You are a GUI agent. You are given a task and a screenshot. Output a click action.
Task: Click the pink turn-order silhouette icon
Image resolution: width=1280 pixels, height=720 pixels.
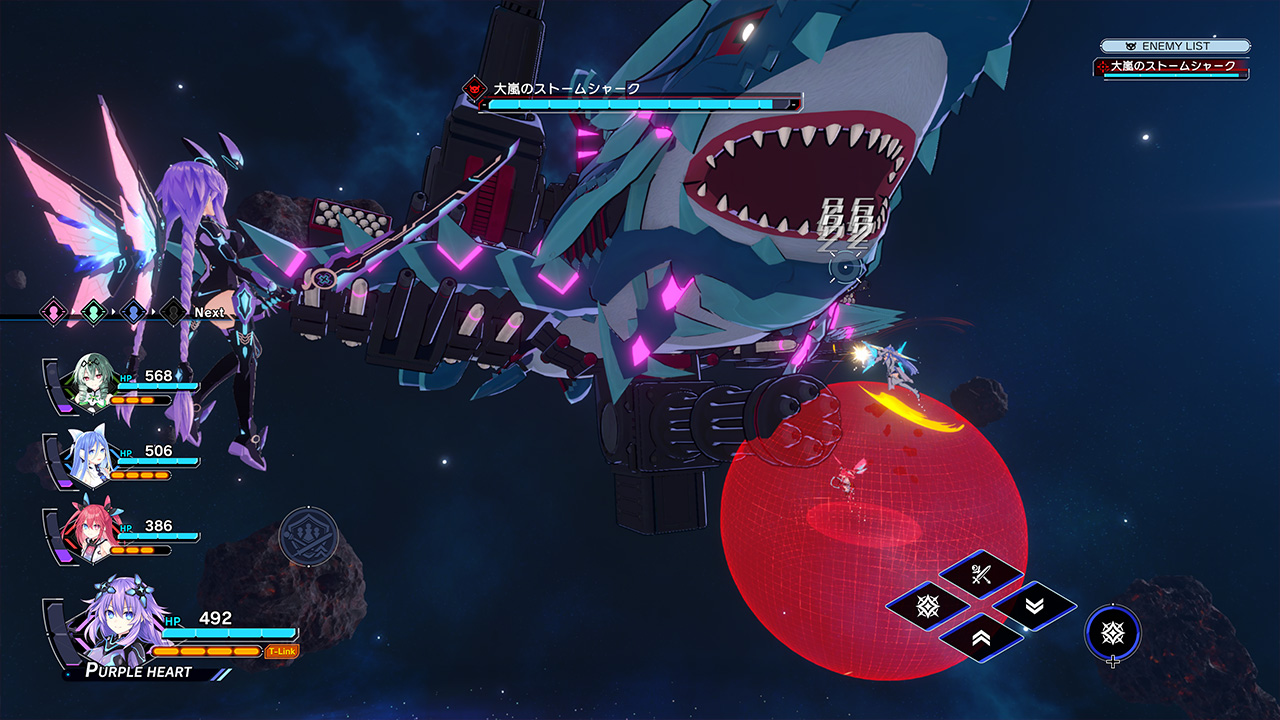pos(53,312)
